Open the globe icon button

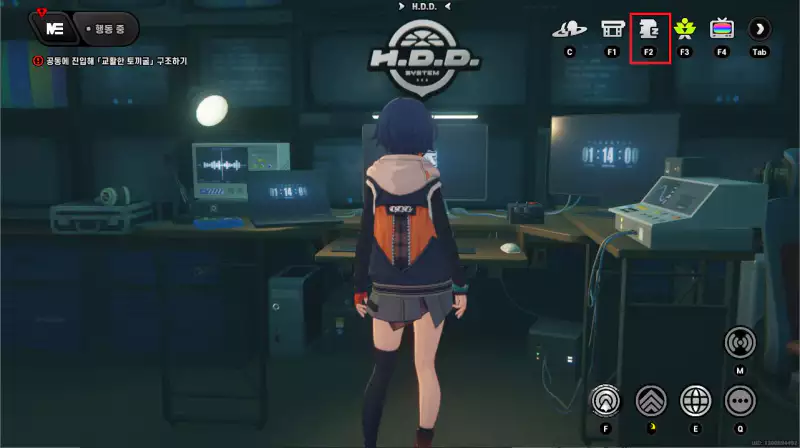click(x=695, y=400)
